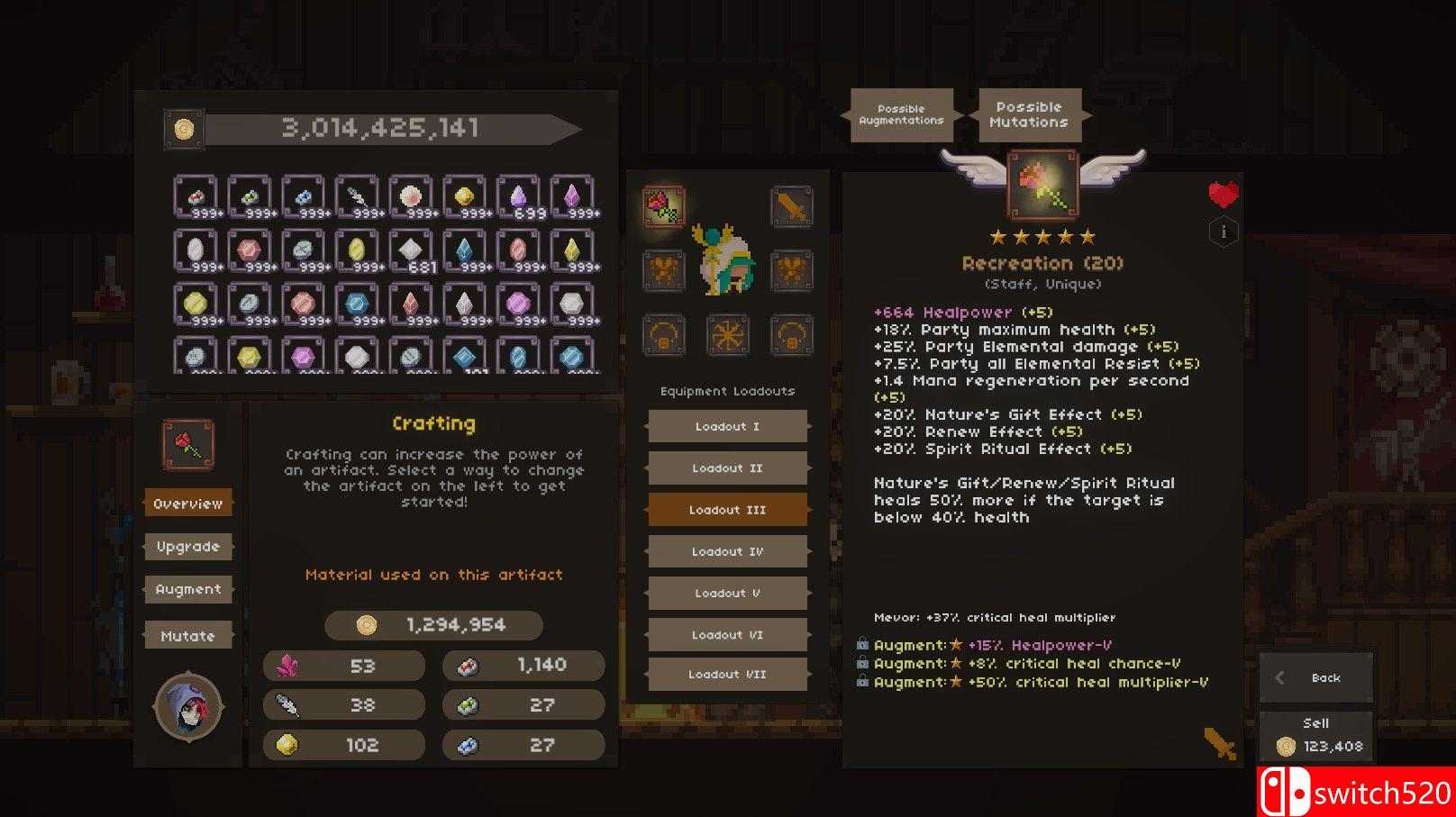Screen dimensions: 1456x817
Task: Click the sun rune trinket slot
Action: pyautogui.click(x=728, y=335)
